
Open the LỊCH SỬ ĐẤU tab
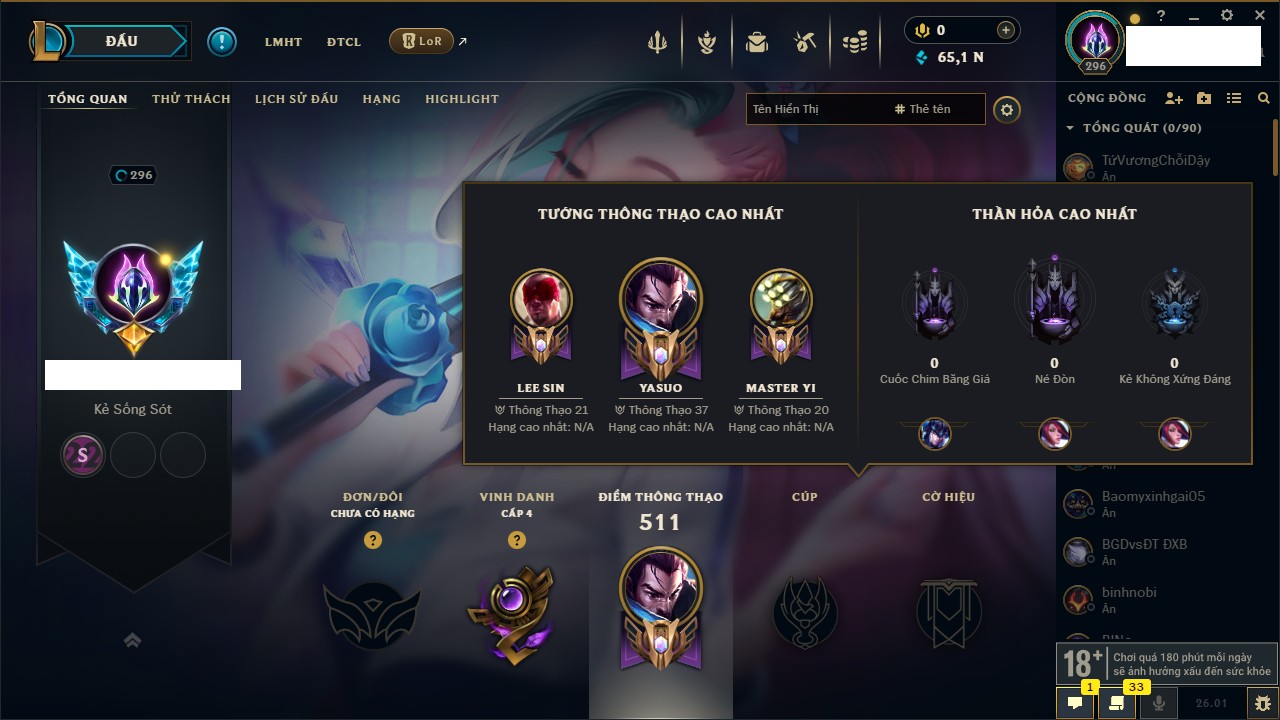(296, 99)
